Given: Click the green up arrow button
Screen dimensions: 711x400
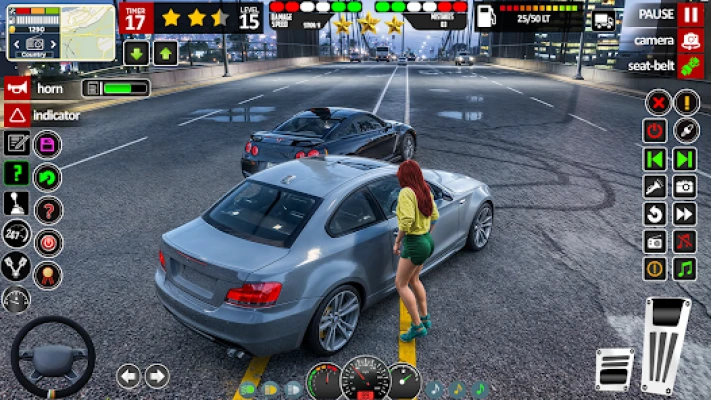Looking at the screenshot, I should 166,53.
